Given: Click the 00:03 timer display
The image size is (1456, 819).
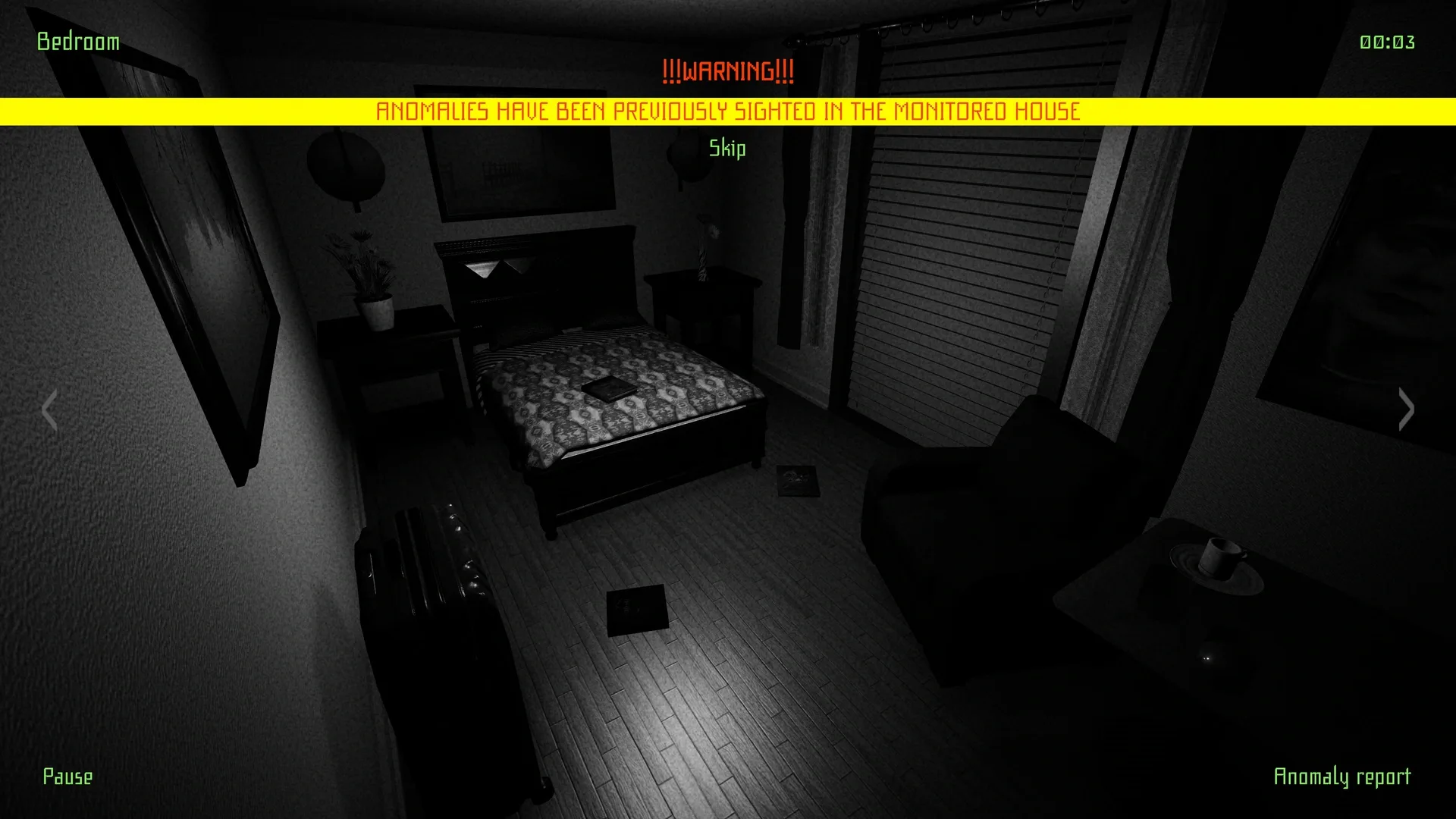Looking at the screenshot, I should tap(1388, 42).
